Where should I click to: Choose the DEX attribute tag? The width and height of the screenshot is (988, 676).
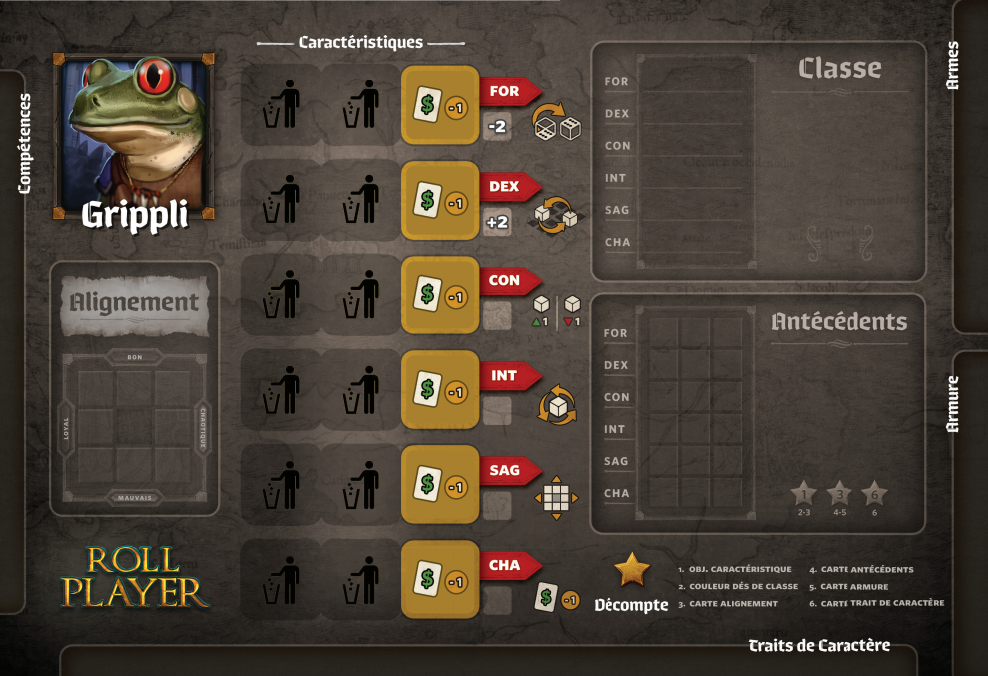coord(506,186)
